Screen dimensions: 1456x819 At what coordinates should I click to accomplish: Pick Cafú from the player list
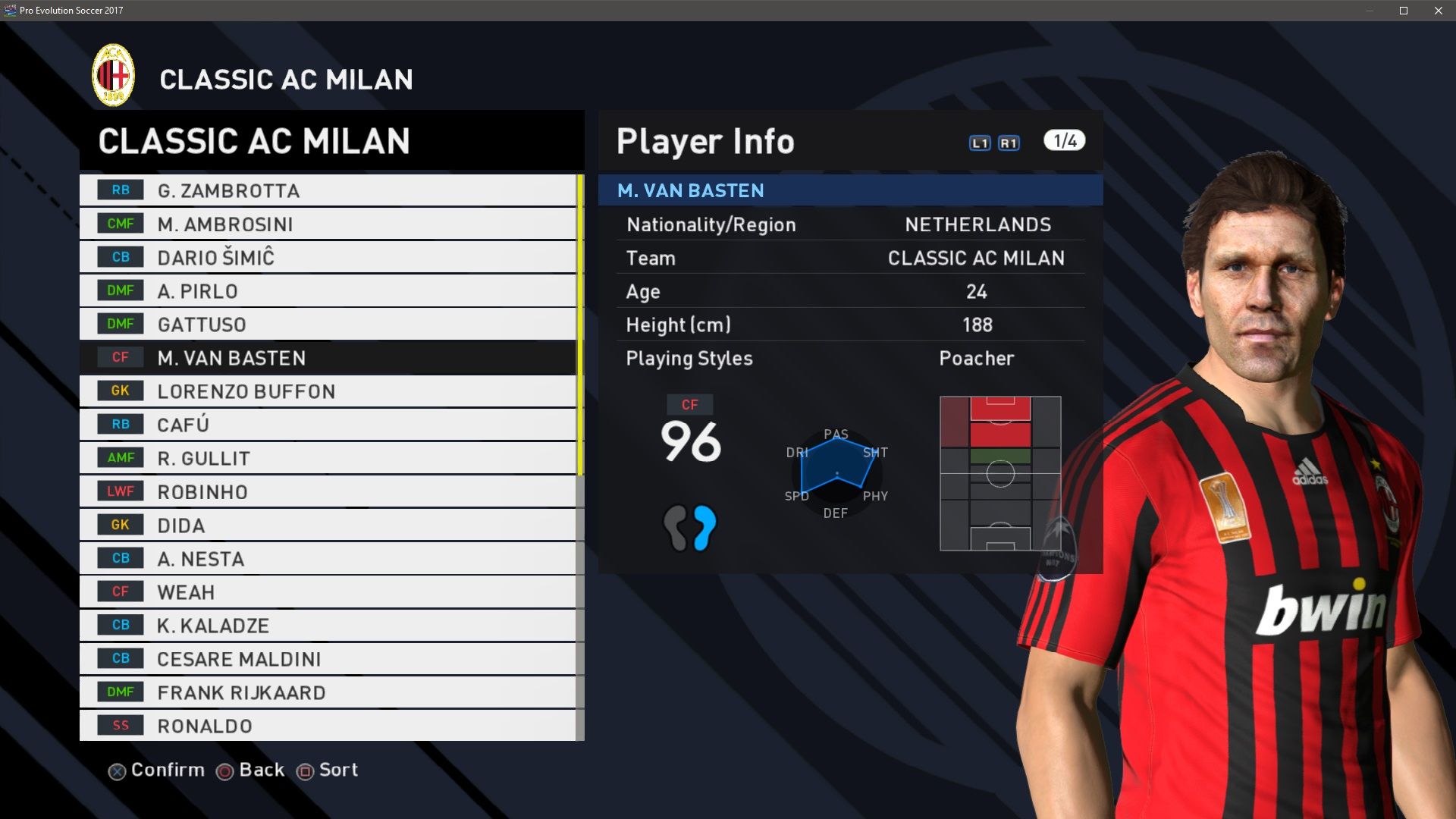(x=328, y=424)
